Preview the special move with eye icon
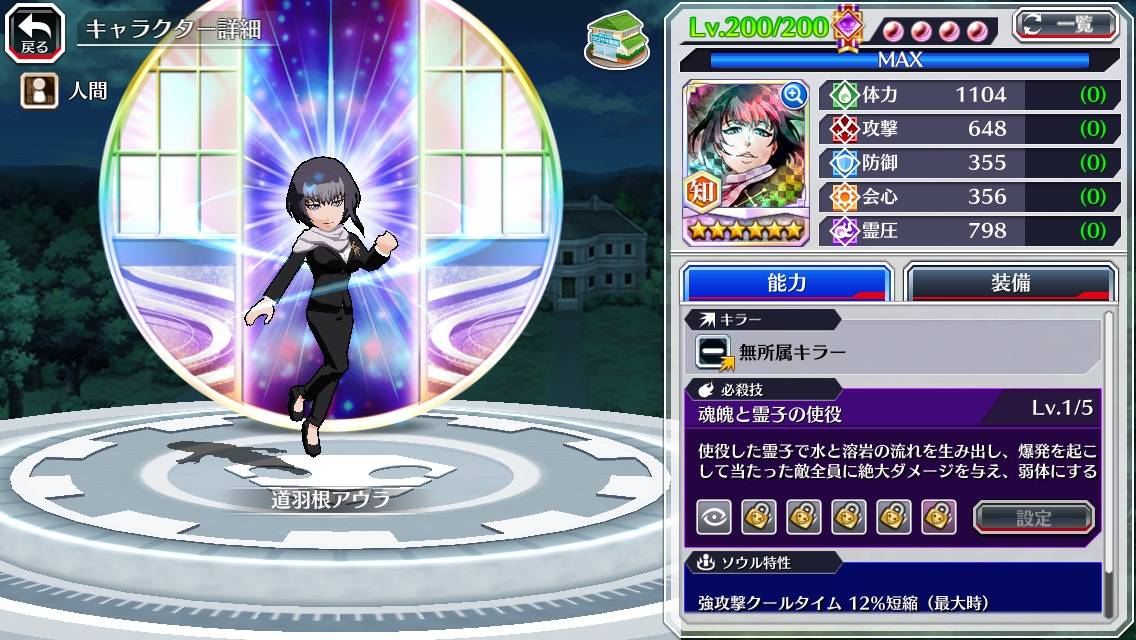The image size is (1136, 640). [714, 517]
